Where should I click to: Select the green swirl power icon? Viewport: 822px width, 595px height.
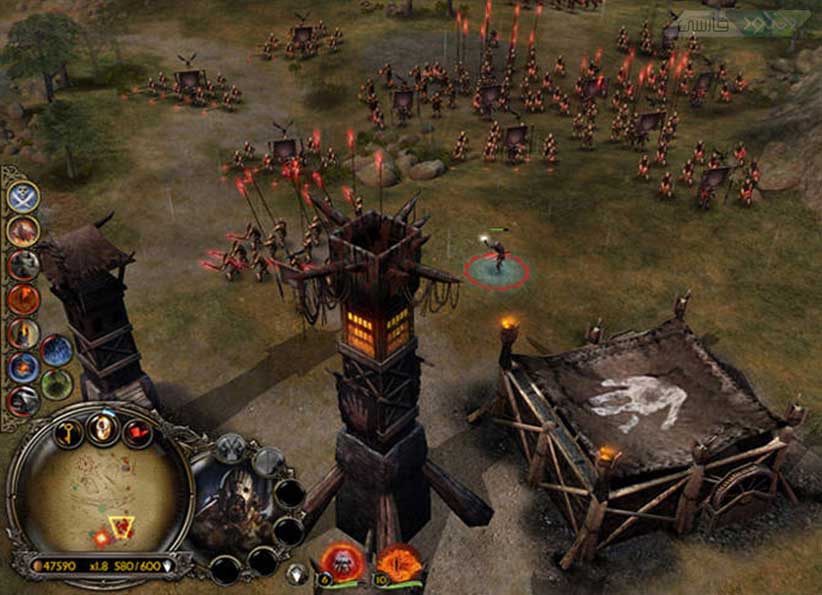57,384
